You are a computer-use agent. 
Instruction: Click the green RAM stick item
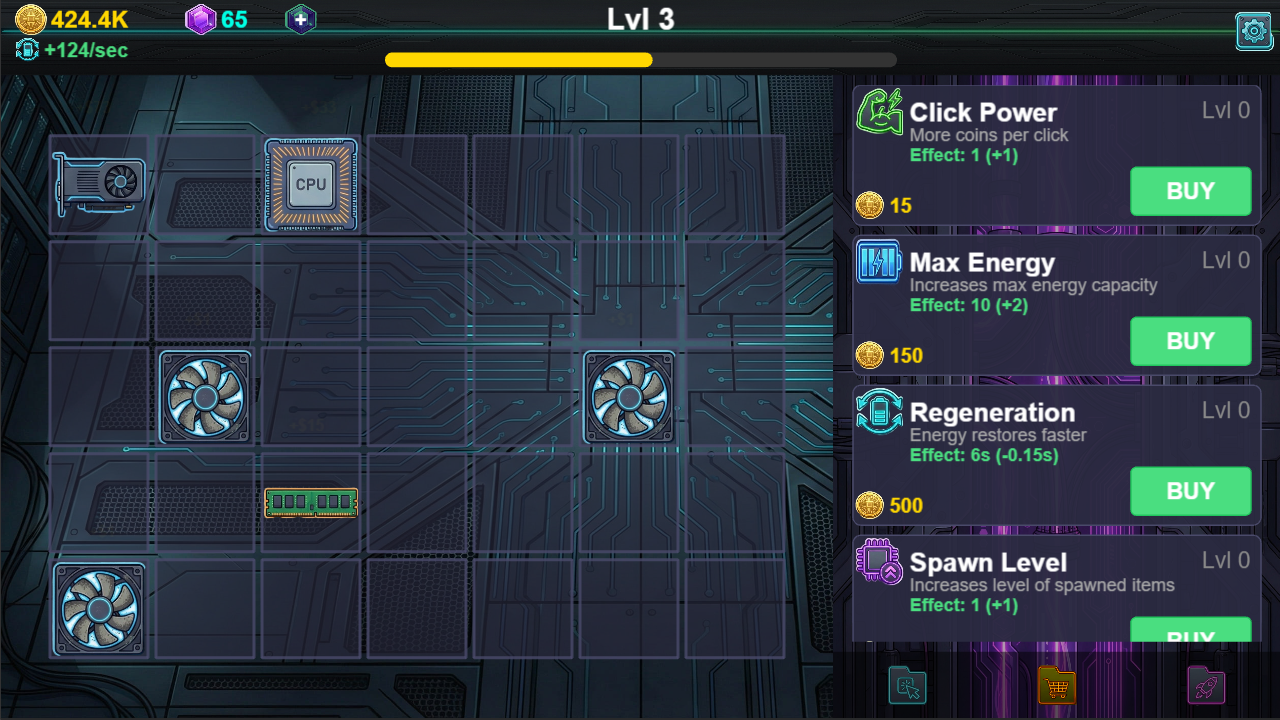pyautogui.click(x=311, y=501)
